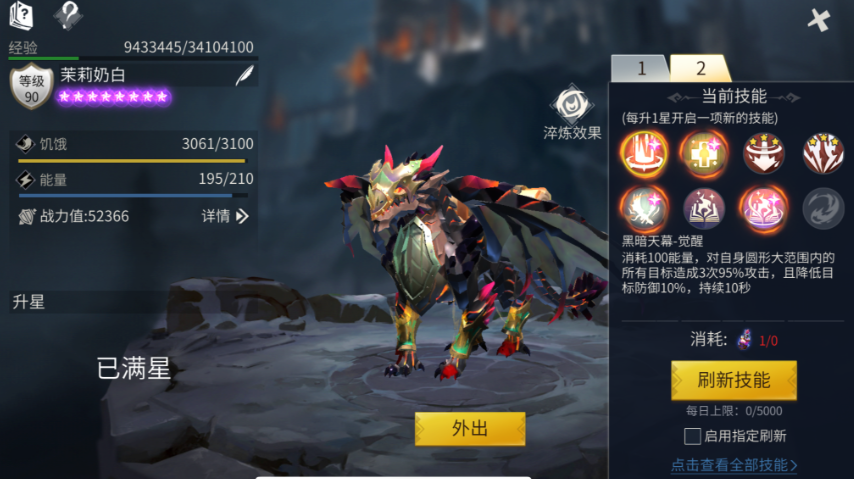Open the 点击查看全部技能 link
Screen dimensions: 854x479
734,465
